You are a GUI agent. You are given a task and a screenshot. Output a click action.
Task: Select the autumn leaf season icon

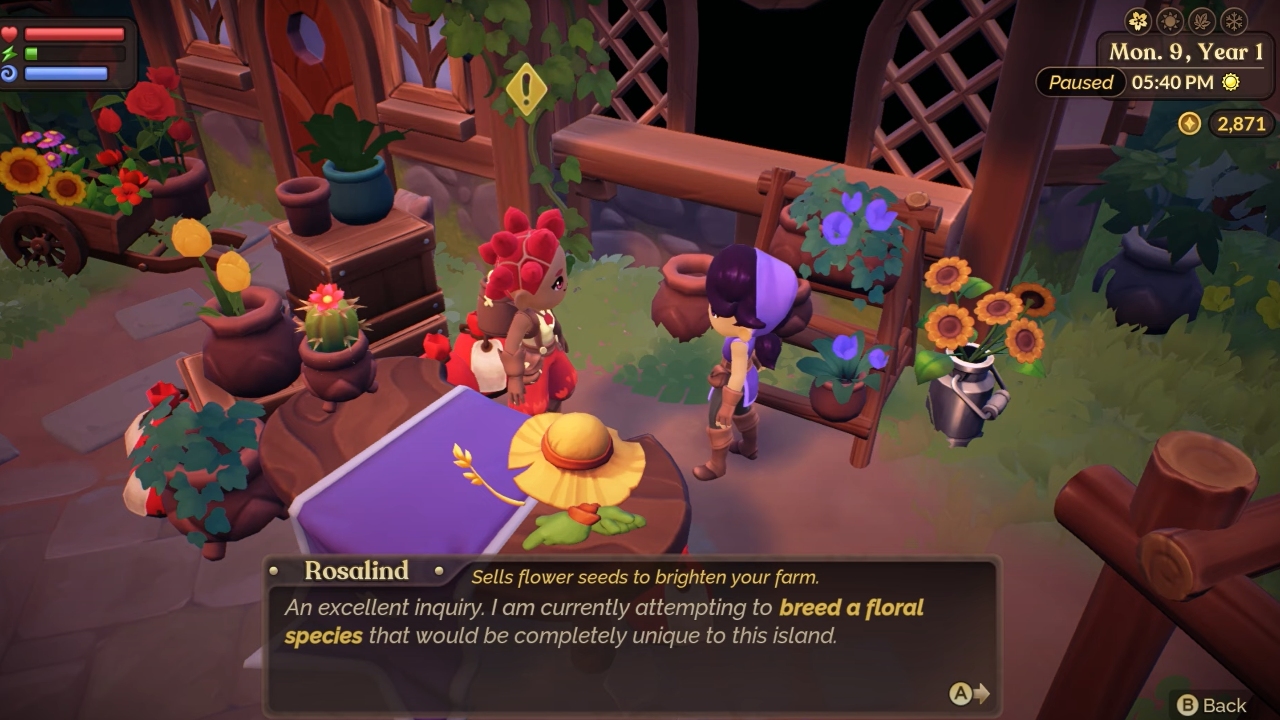point(1201,19)
